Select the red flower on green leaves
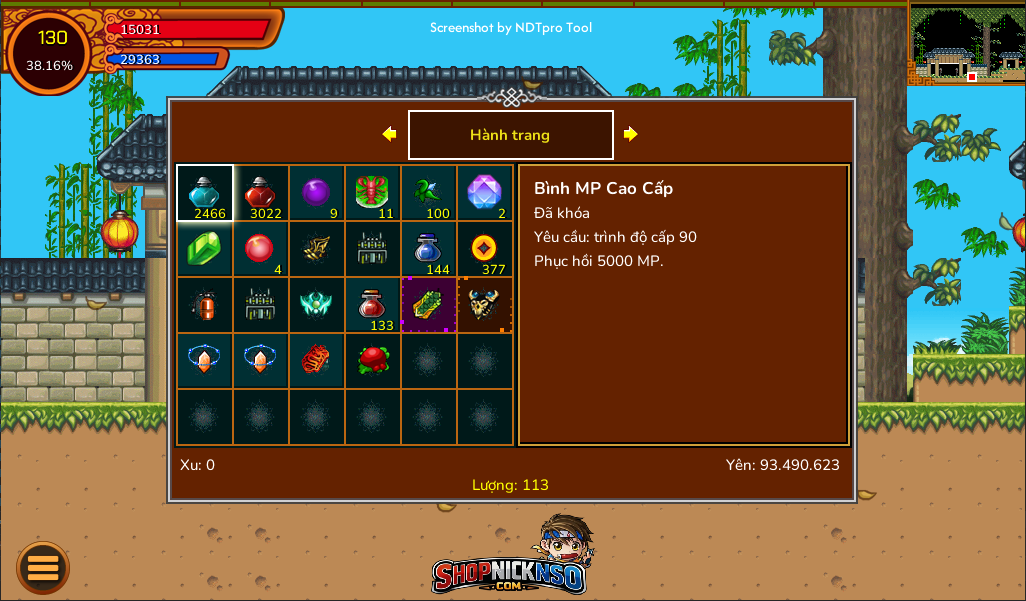 (373, 361)
